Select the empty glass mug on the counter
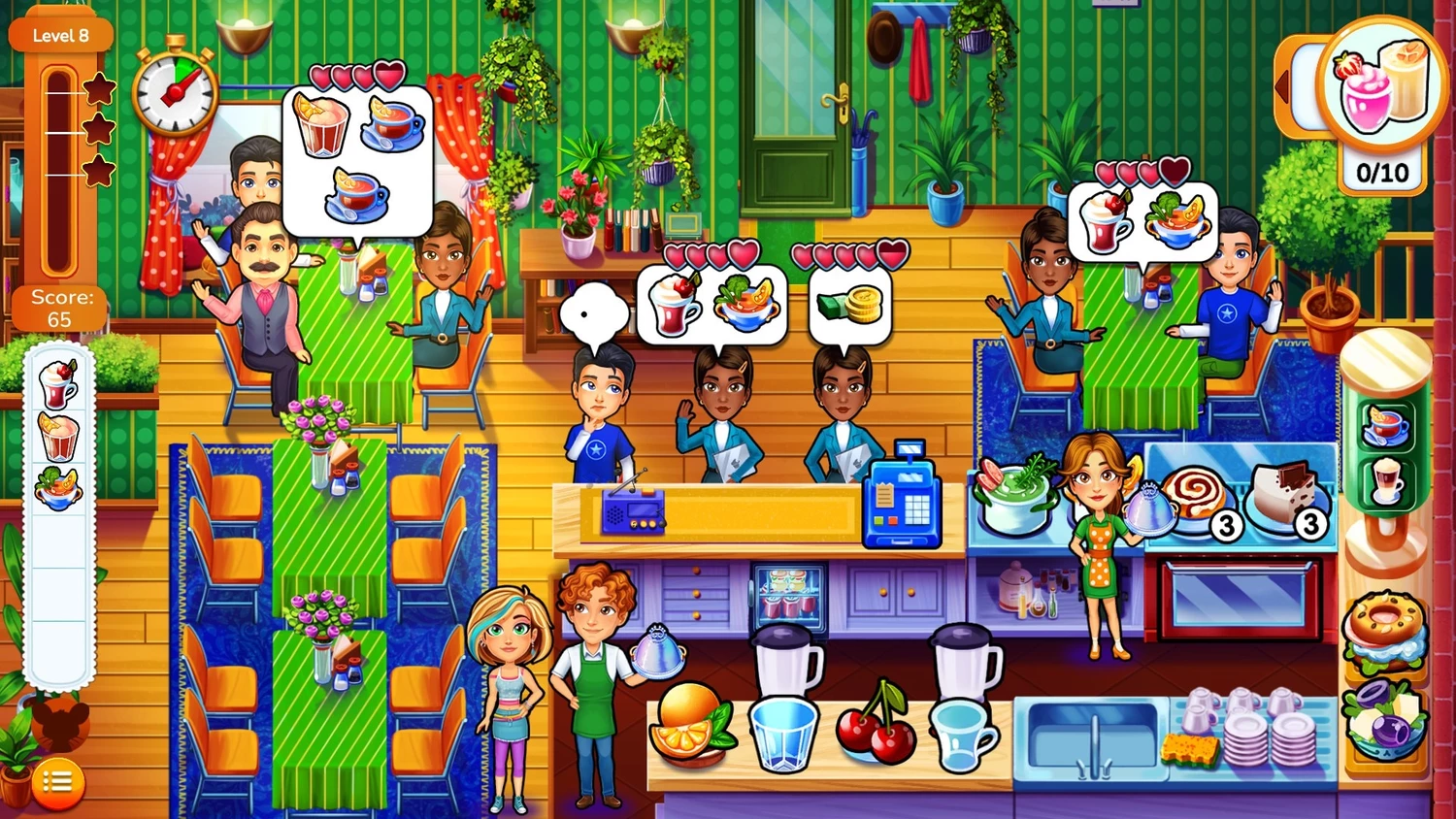This screenshot has width=1456, height=819. (x=963, y=735)
